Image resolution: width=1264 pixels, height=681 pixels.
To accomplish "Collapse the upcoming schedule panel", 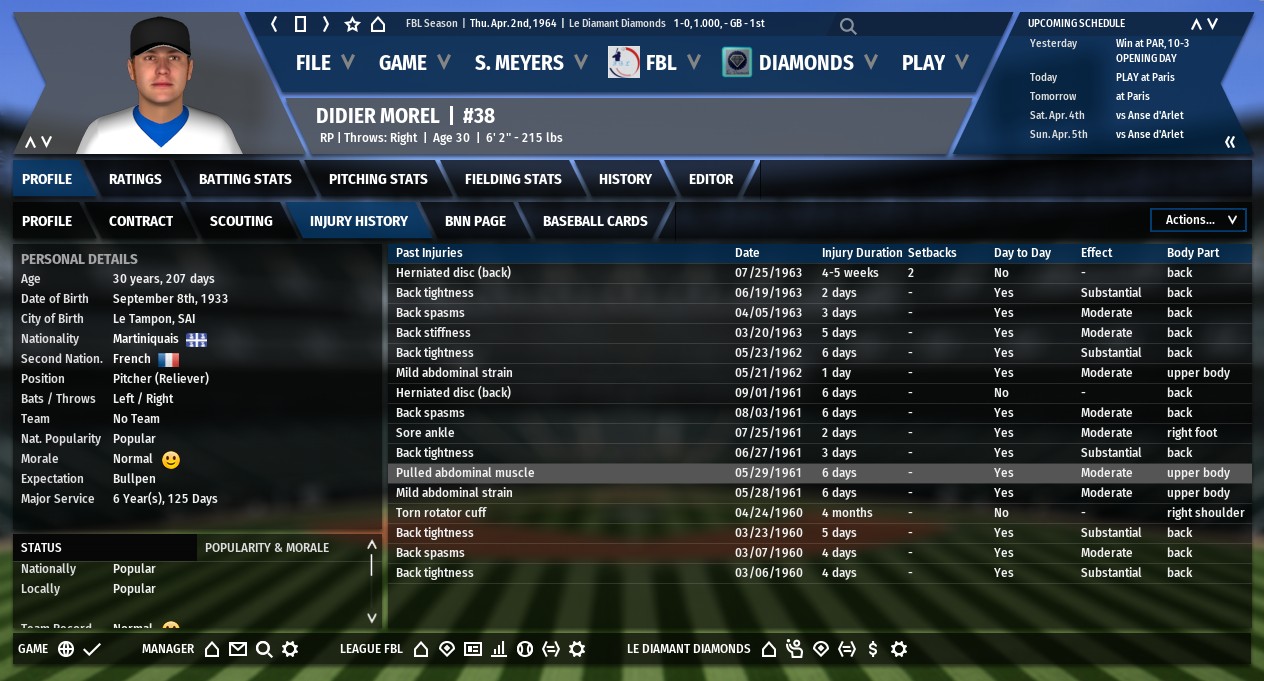I will pos(1230,142).
